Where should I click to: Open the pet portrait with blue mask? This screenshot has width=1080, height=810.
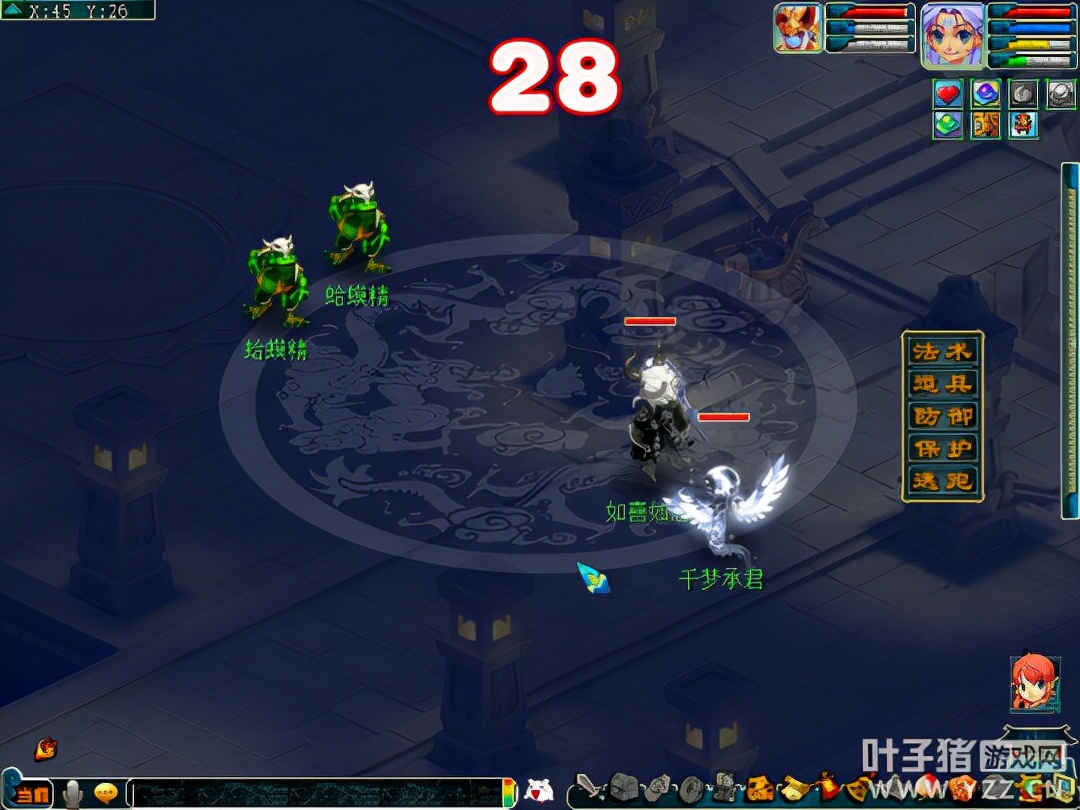797,28
